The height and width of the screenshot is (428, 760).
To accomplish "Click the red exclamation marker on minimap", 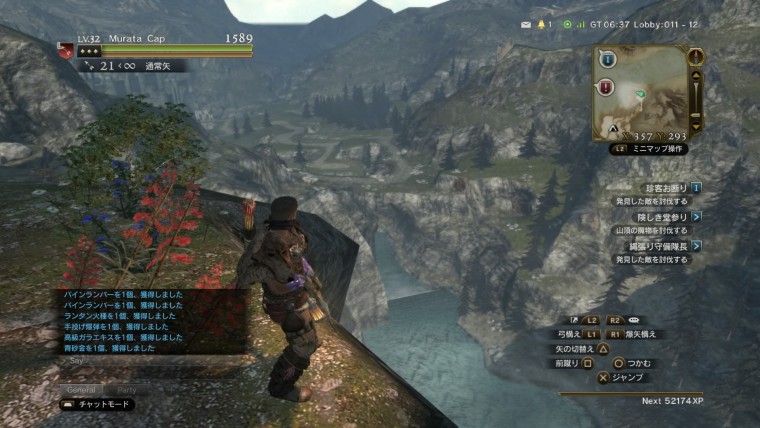I will coord(607,88).
